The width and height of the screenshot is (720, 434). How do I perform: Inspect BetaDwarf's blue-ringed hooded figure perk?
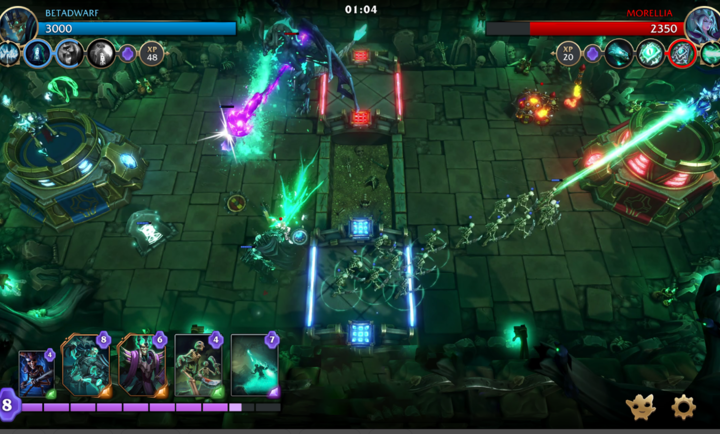point(39,53)
